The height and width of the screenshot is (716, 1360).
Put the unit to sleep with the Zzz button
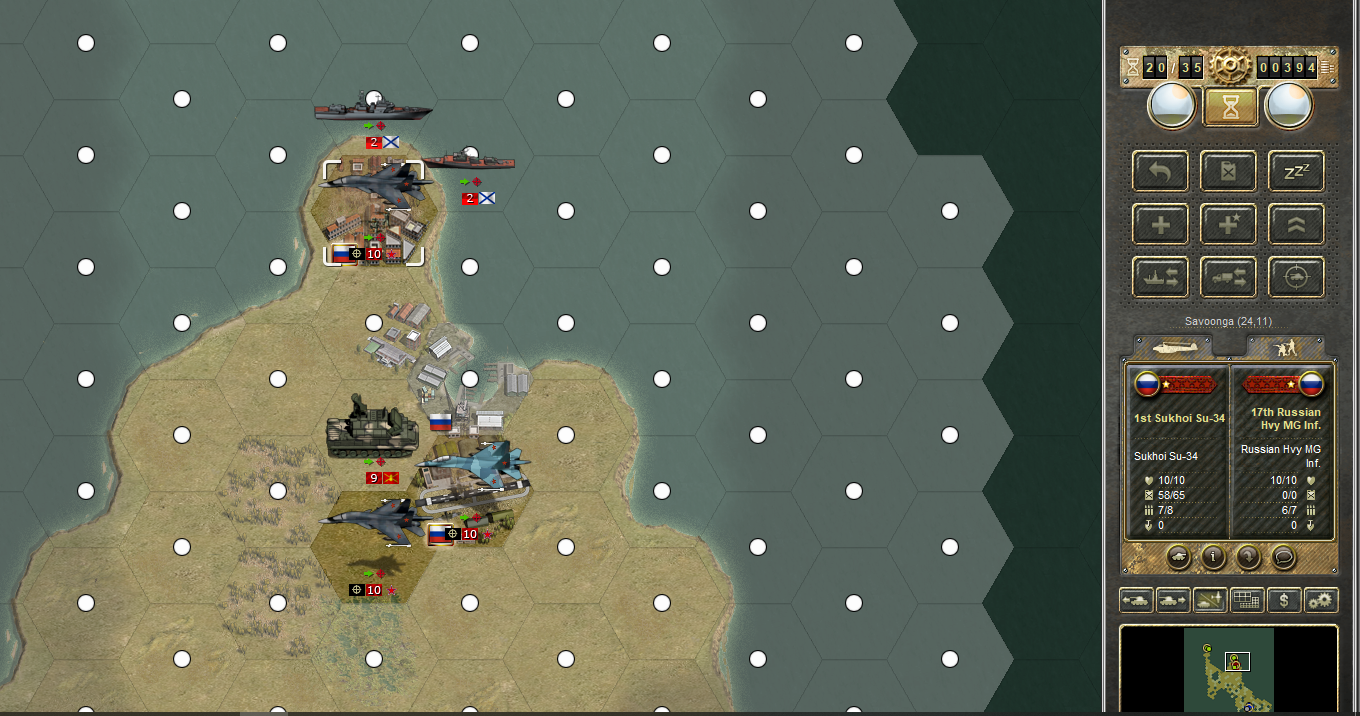point(1296,171)
